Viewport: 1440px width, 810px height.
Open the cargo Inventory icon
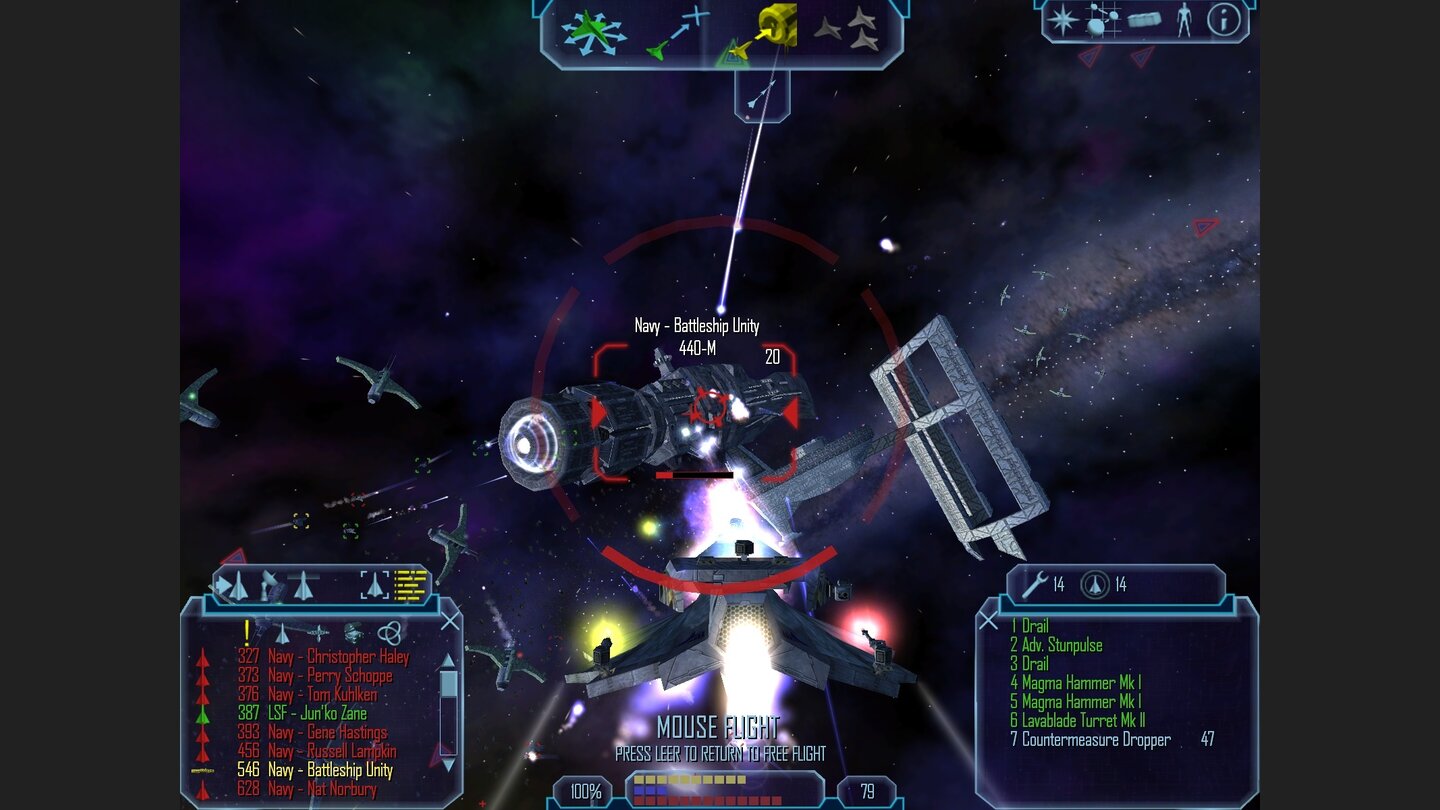click(x=1143, y=20)
